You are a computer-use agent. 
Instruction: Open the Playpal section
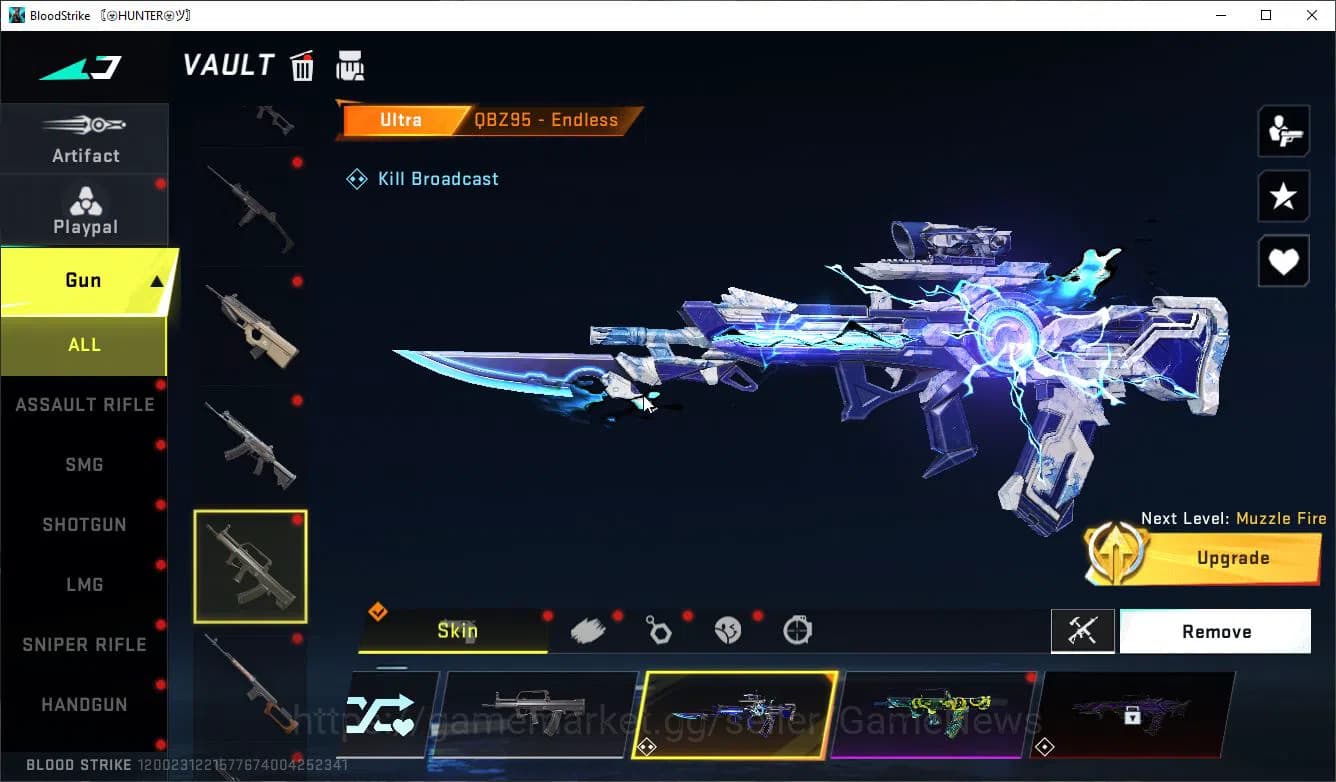[x=85, y=208]
